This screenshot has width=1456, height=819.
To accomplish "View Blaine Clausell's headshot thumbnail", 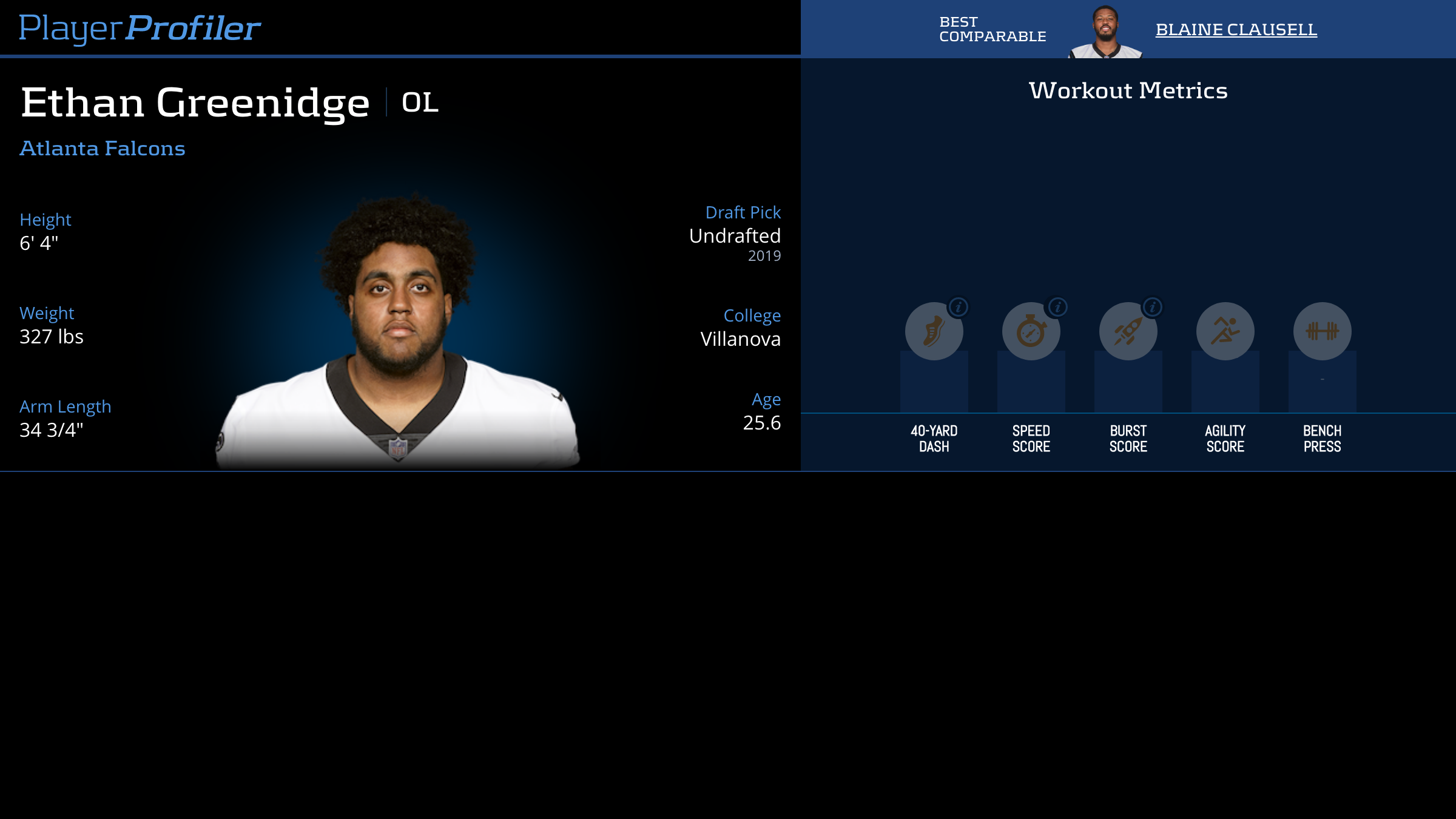I will click(x=1105, y=32).
